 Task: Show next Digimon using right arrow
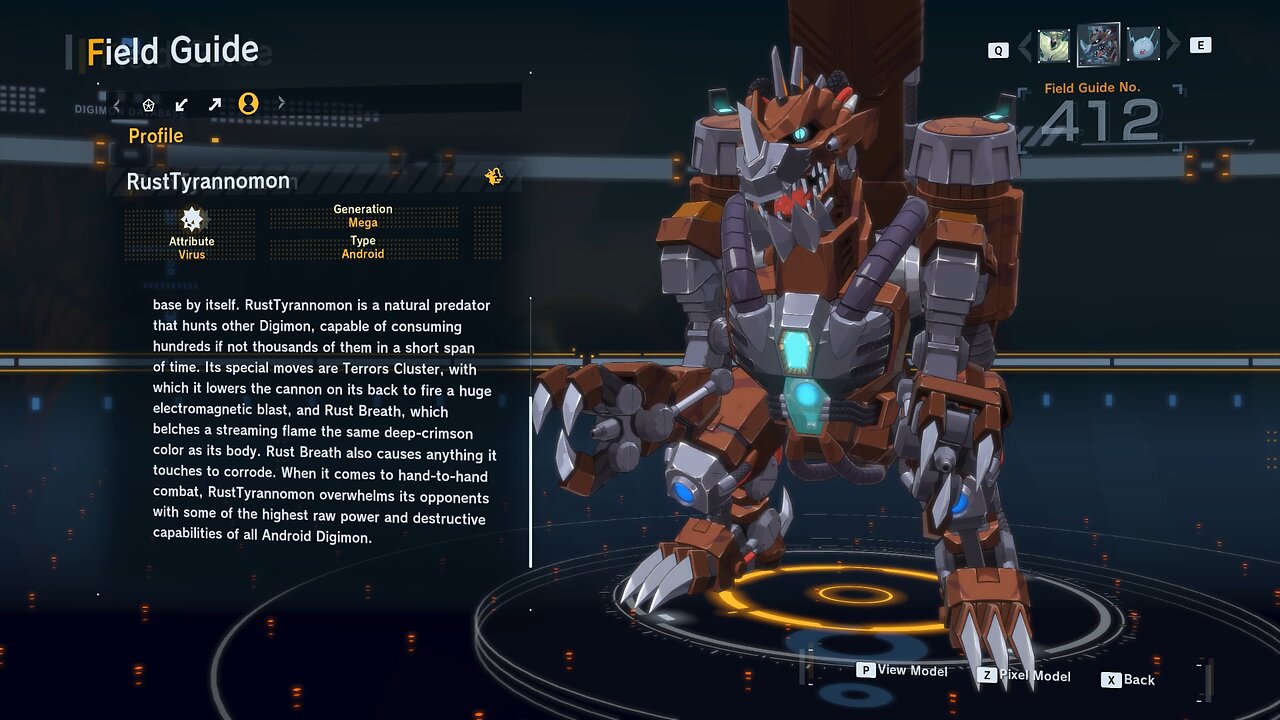[x=1173, y=45]
